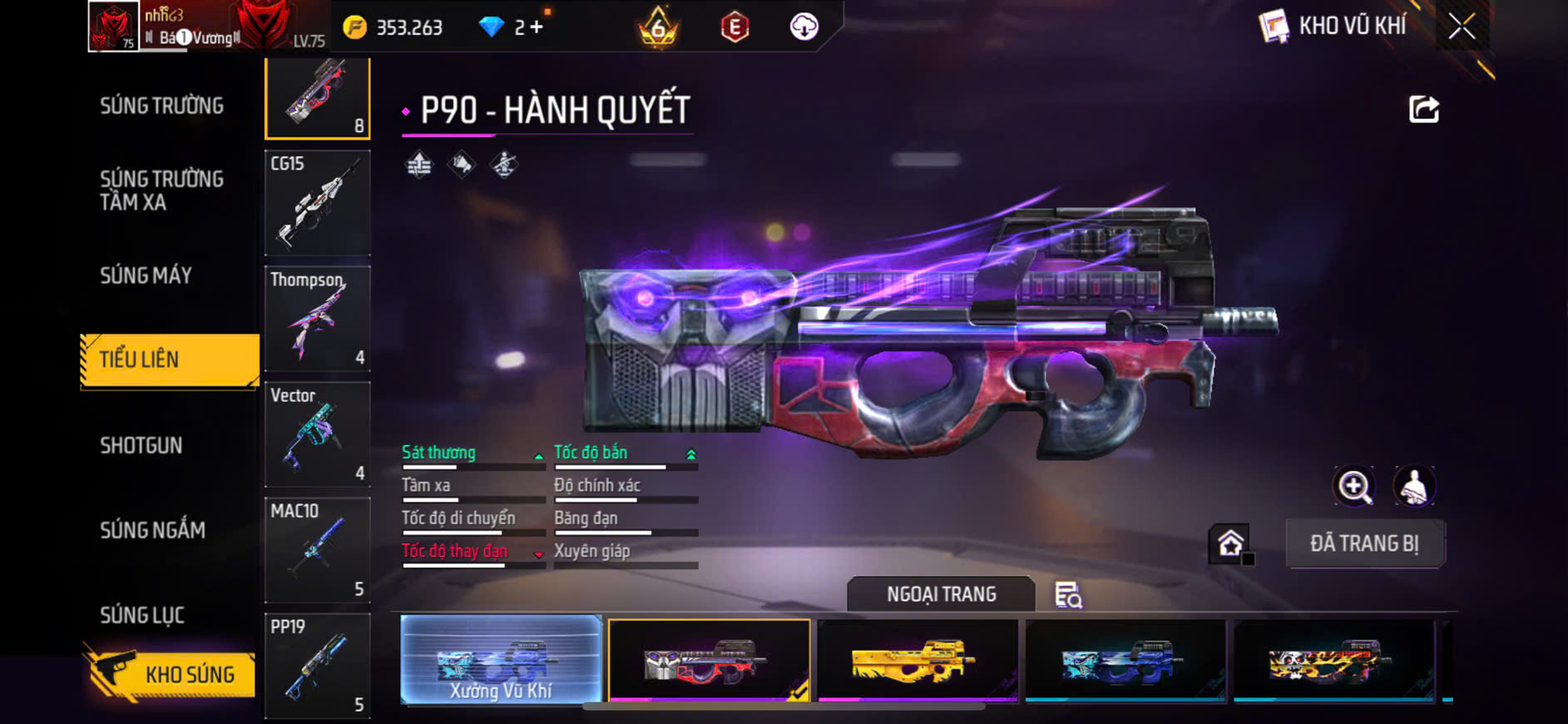This screenshot has width=1568, height=724.
Task: Select the Súng Trường category
Action: click(162, 106)
